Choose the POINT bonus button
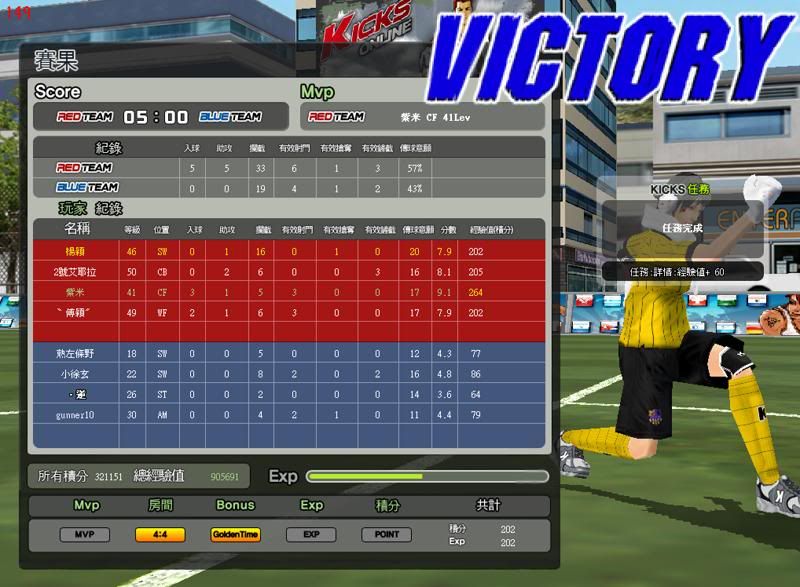 [x=386, y=535]
